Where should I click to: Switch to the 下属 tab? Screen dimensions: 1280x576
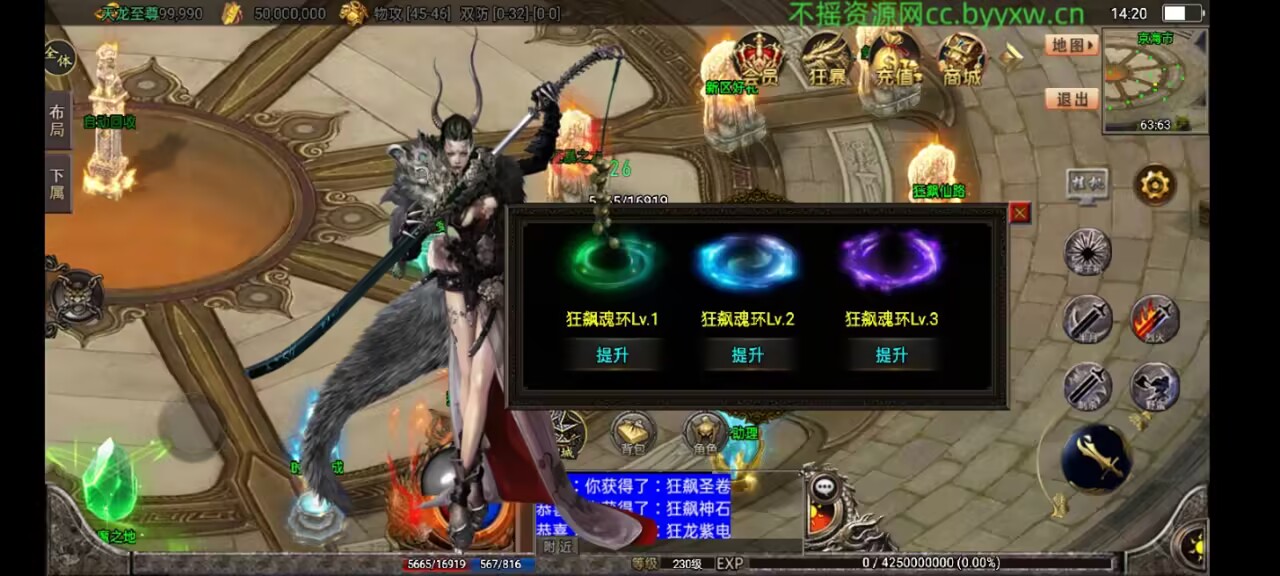(x=57, y=183)
